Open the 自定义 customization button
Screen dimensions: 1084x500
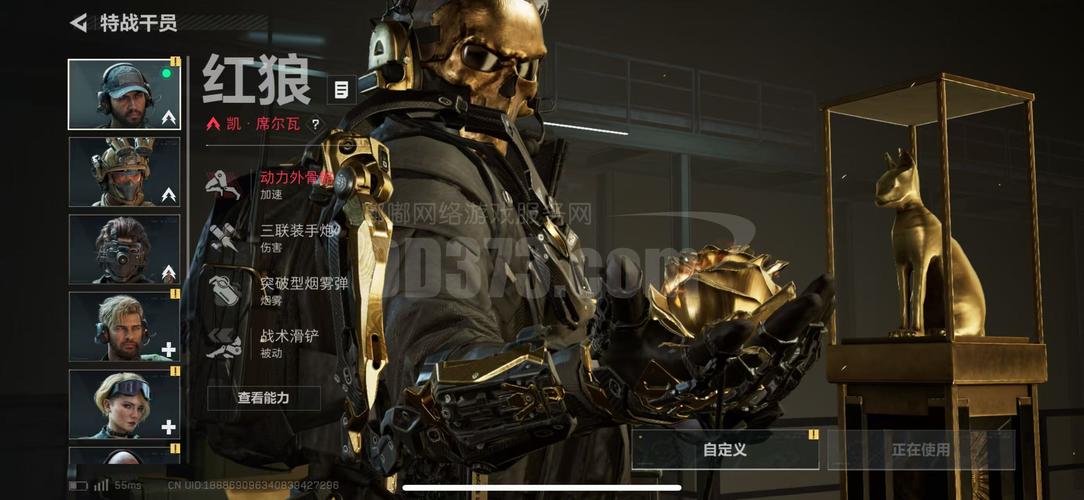[725, 450]
